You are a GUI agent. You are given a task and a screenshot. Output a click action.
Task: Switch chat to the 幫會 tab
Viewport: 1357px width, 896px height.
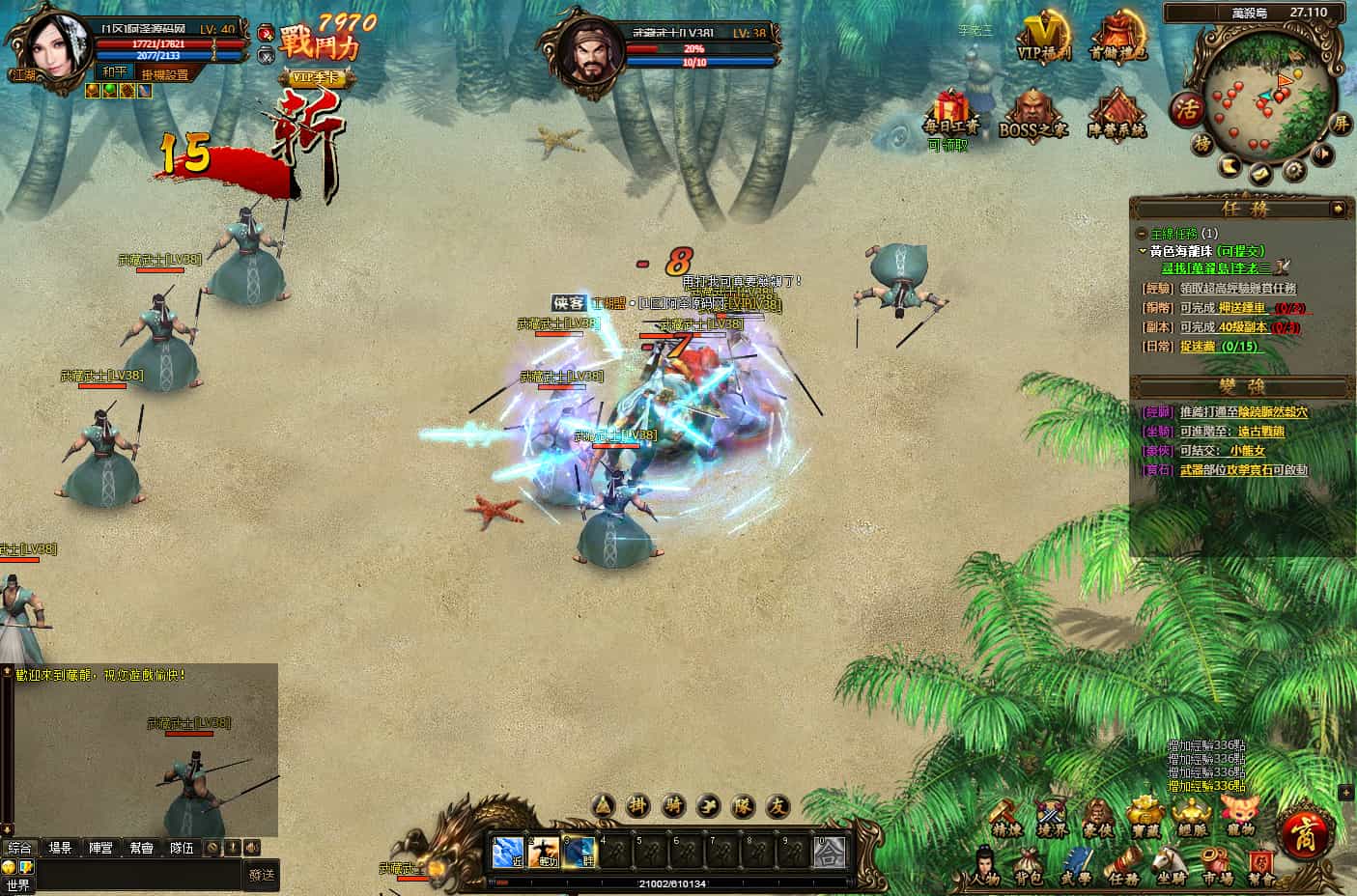click(141, 848)
